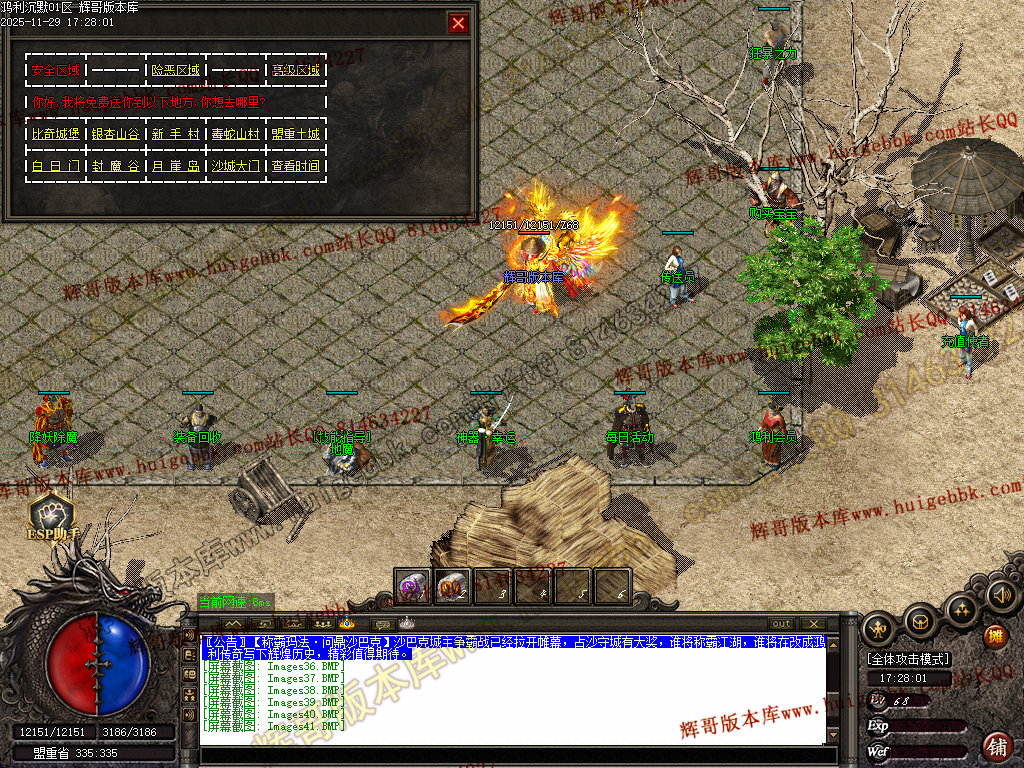
Task: Choose the 白日门 destination
Action: pos(55,166)
